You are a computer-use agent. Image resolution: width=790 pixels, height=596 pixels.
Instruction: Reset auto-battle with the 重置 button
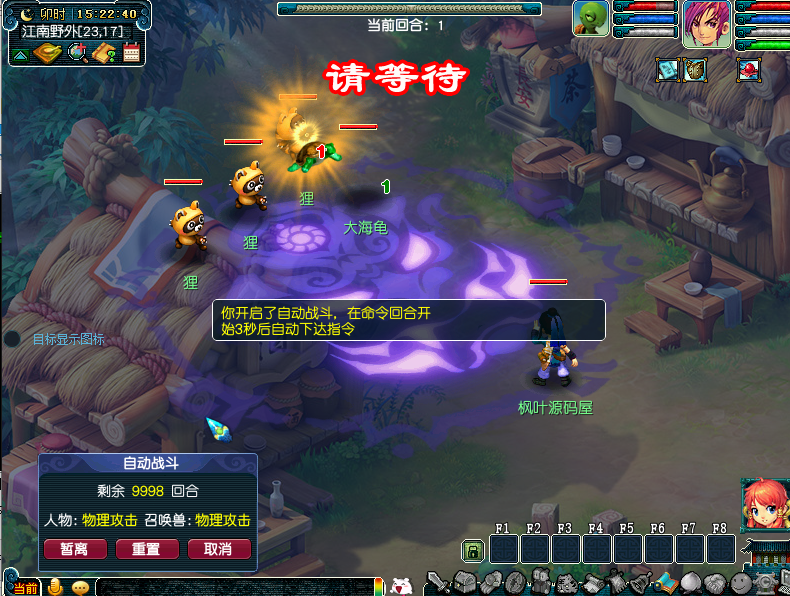pos(147,549)
